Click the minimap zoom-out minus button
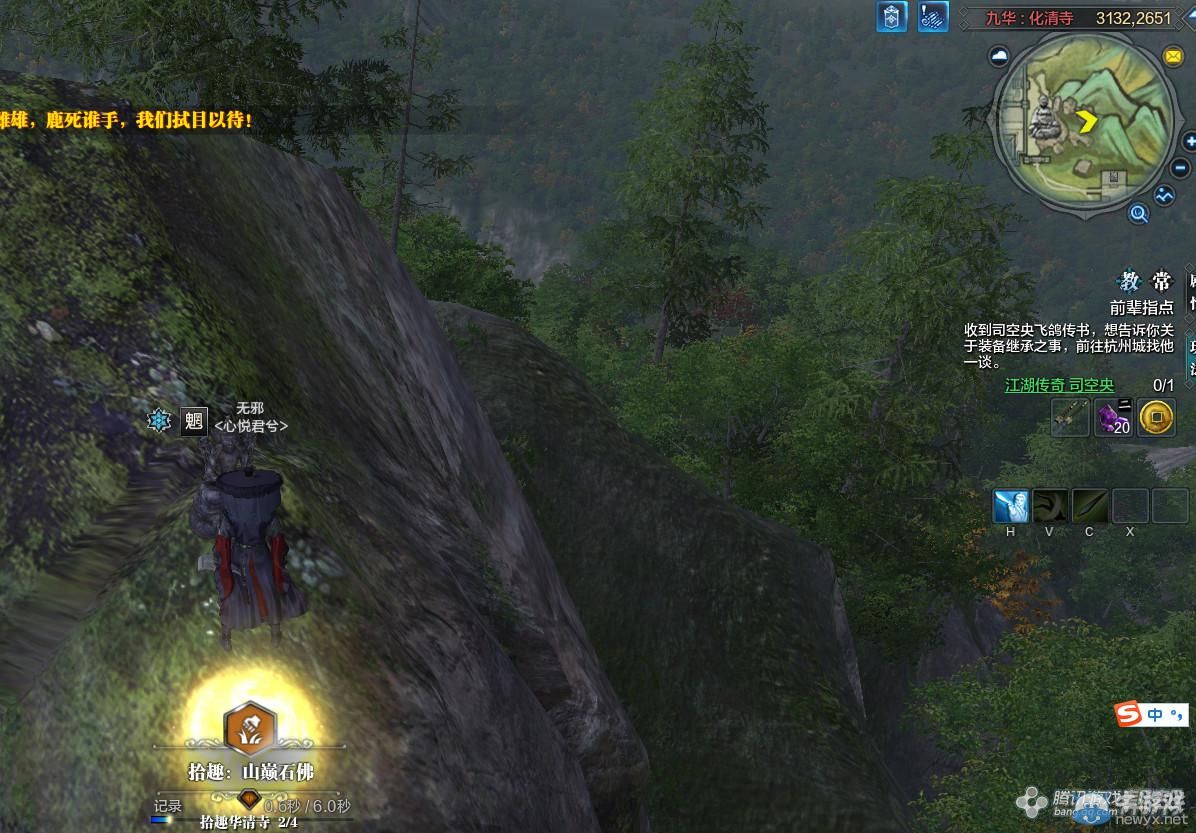Screen dimensions: 1196x833 pyautogui.click(x=1180, y=169)
